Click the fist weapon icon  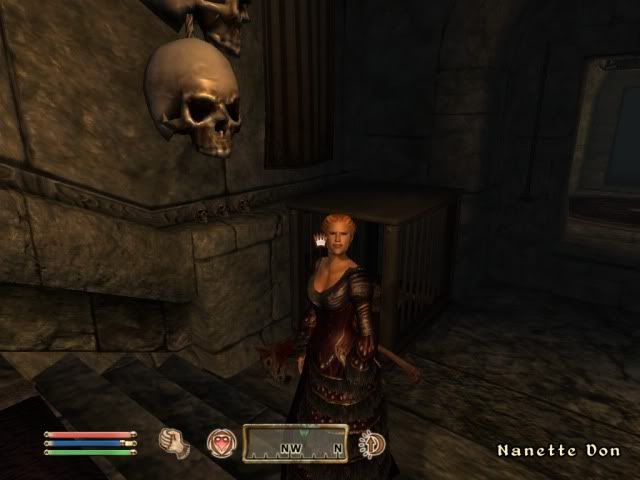(175, 442)
